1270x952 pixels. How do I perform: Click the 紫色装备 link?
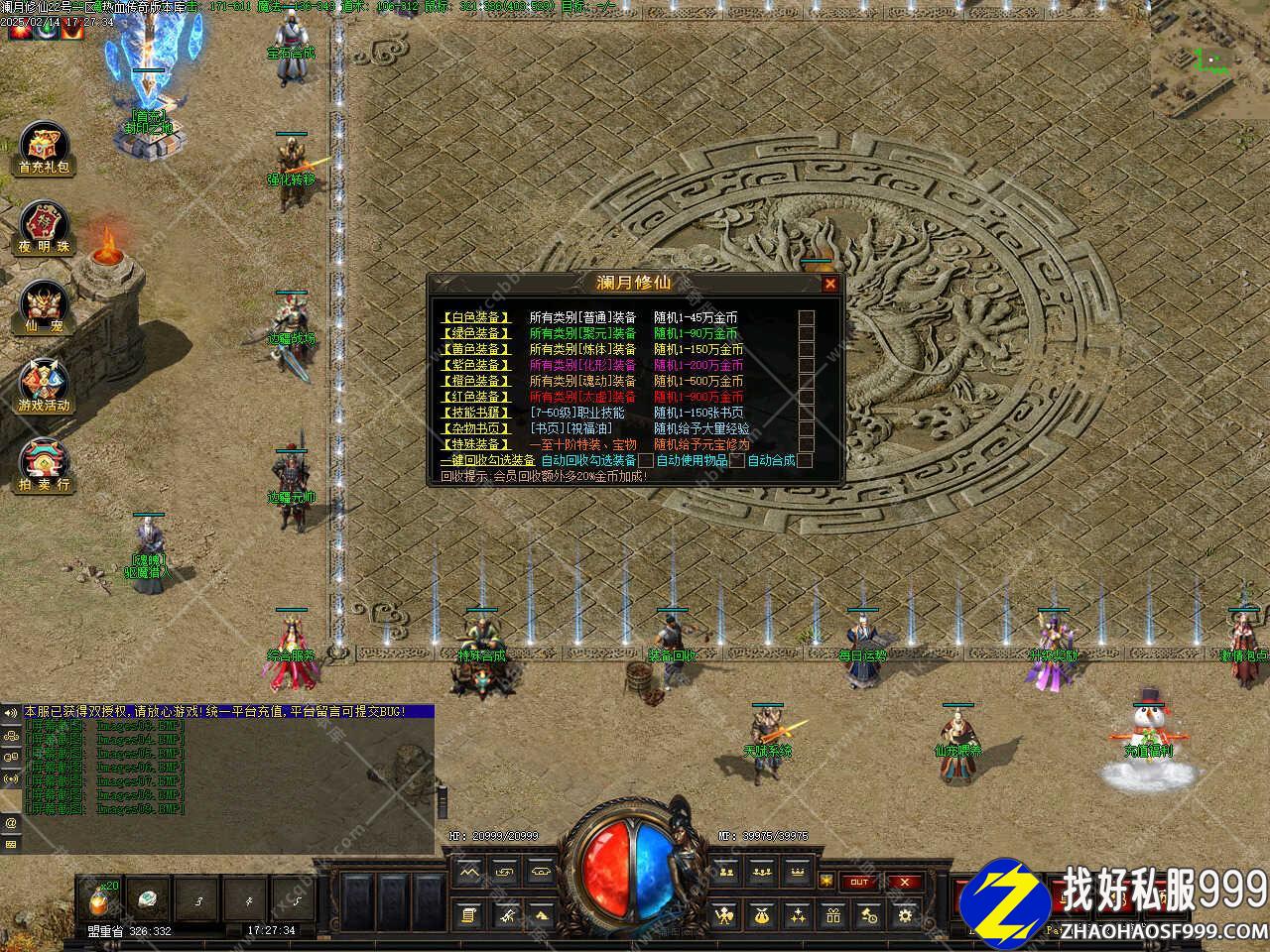point(477,365)
